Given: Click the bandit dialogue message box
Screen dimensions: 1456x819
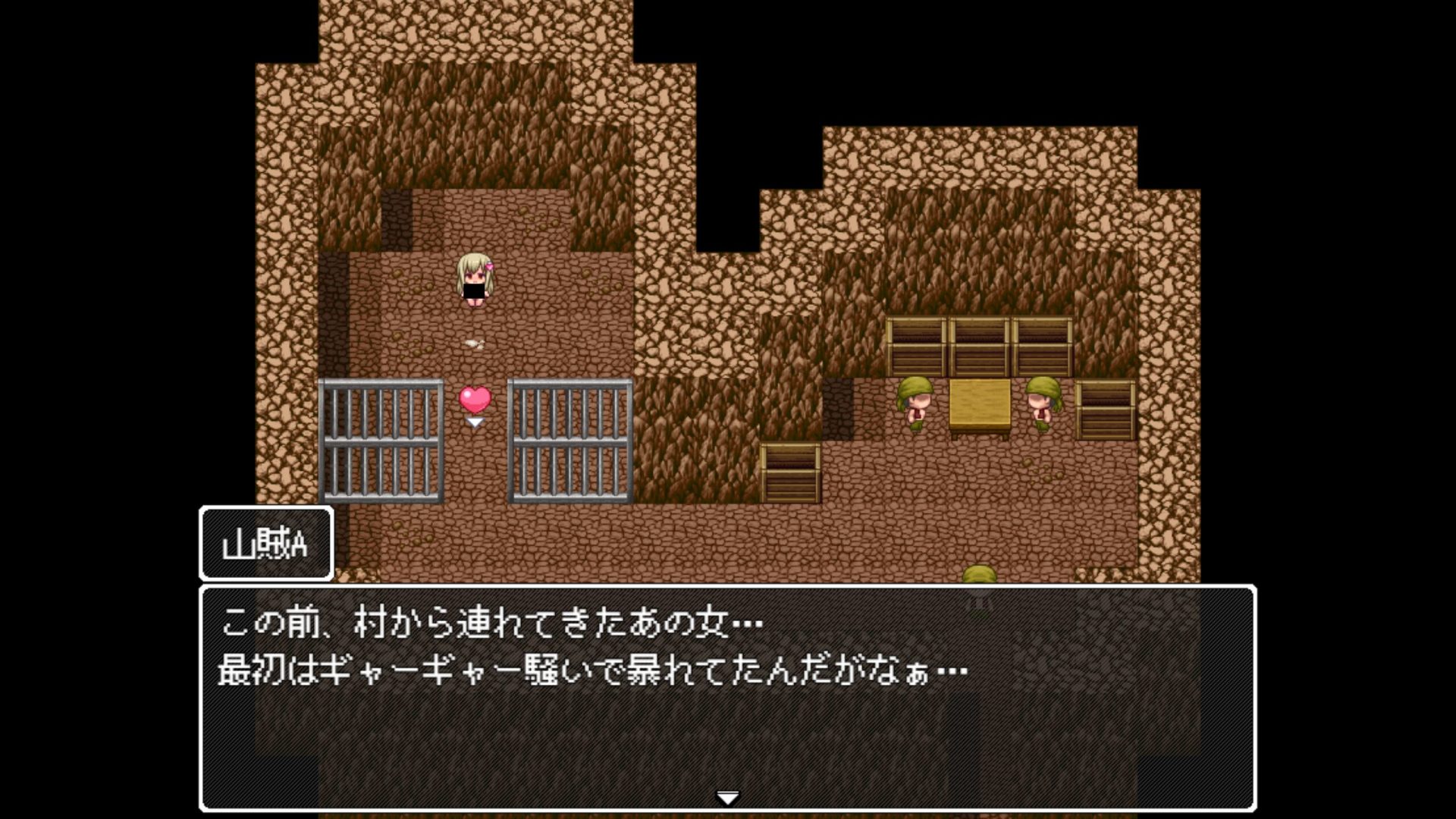Looking at the screenshot, I should 727,698.
